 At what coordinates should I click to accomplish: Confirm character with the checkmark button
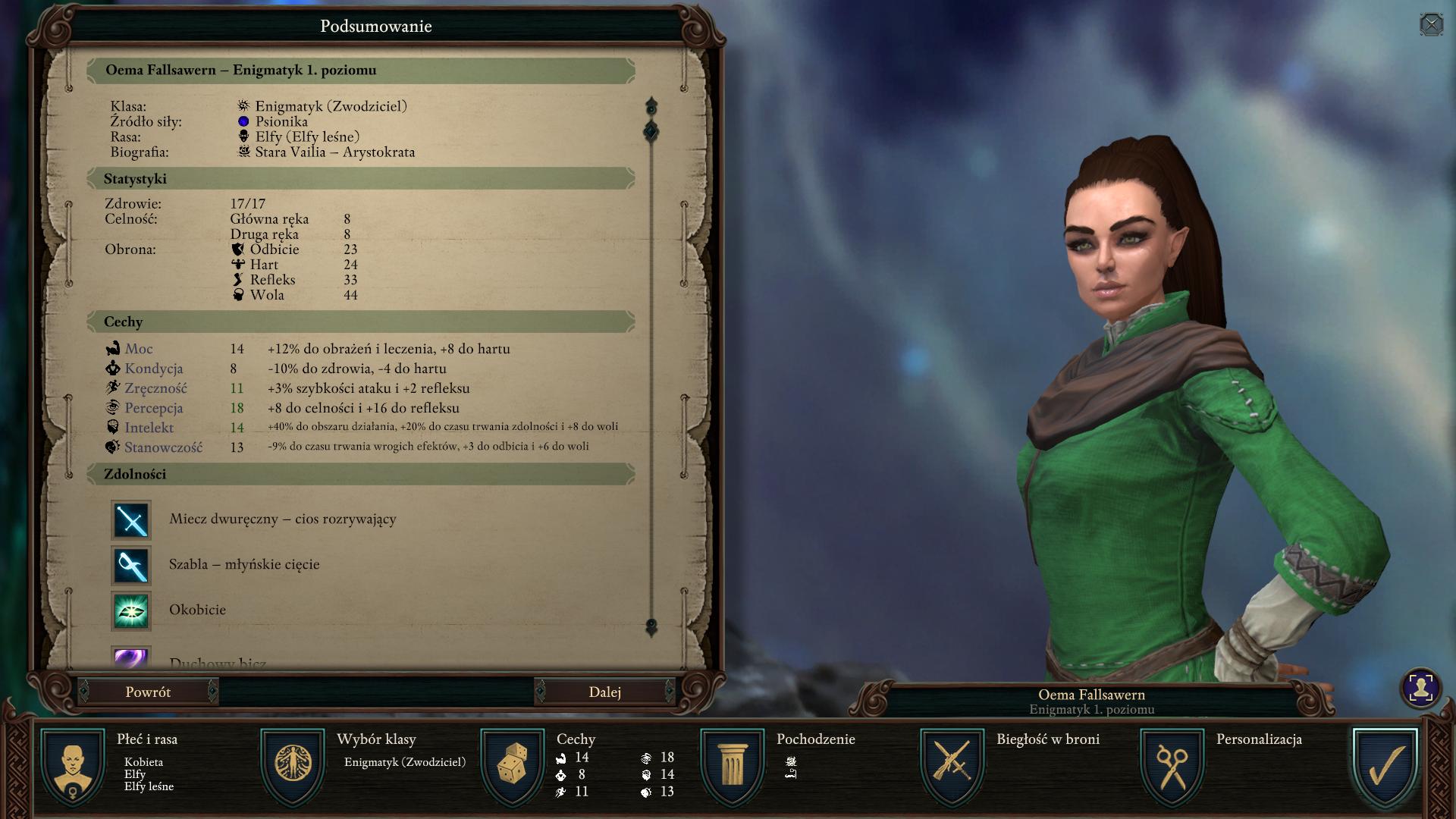click(x=1385, y=764)
